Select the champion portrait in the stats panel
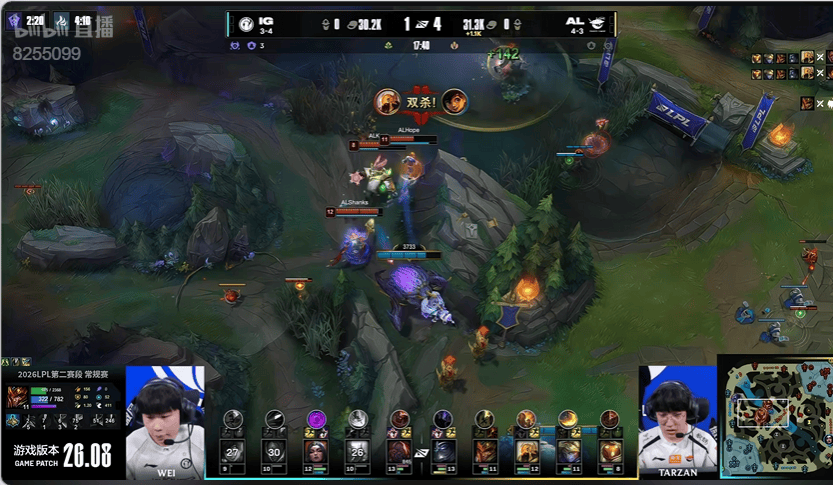Viewport: 833px width, 485px height. click(17, 394)
